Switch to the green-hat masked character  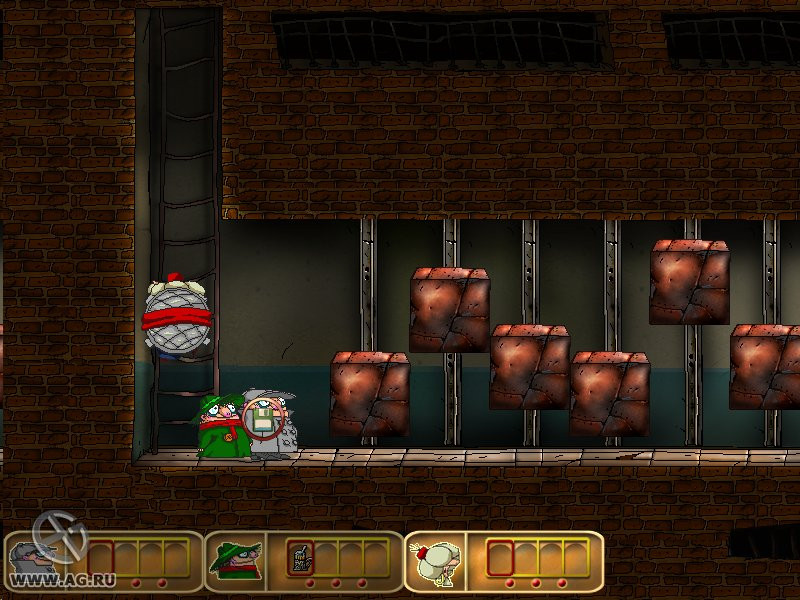click(x=236, y=560)
